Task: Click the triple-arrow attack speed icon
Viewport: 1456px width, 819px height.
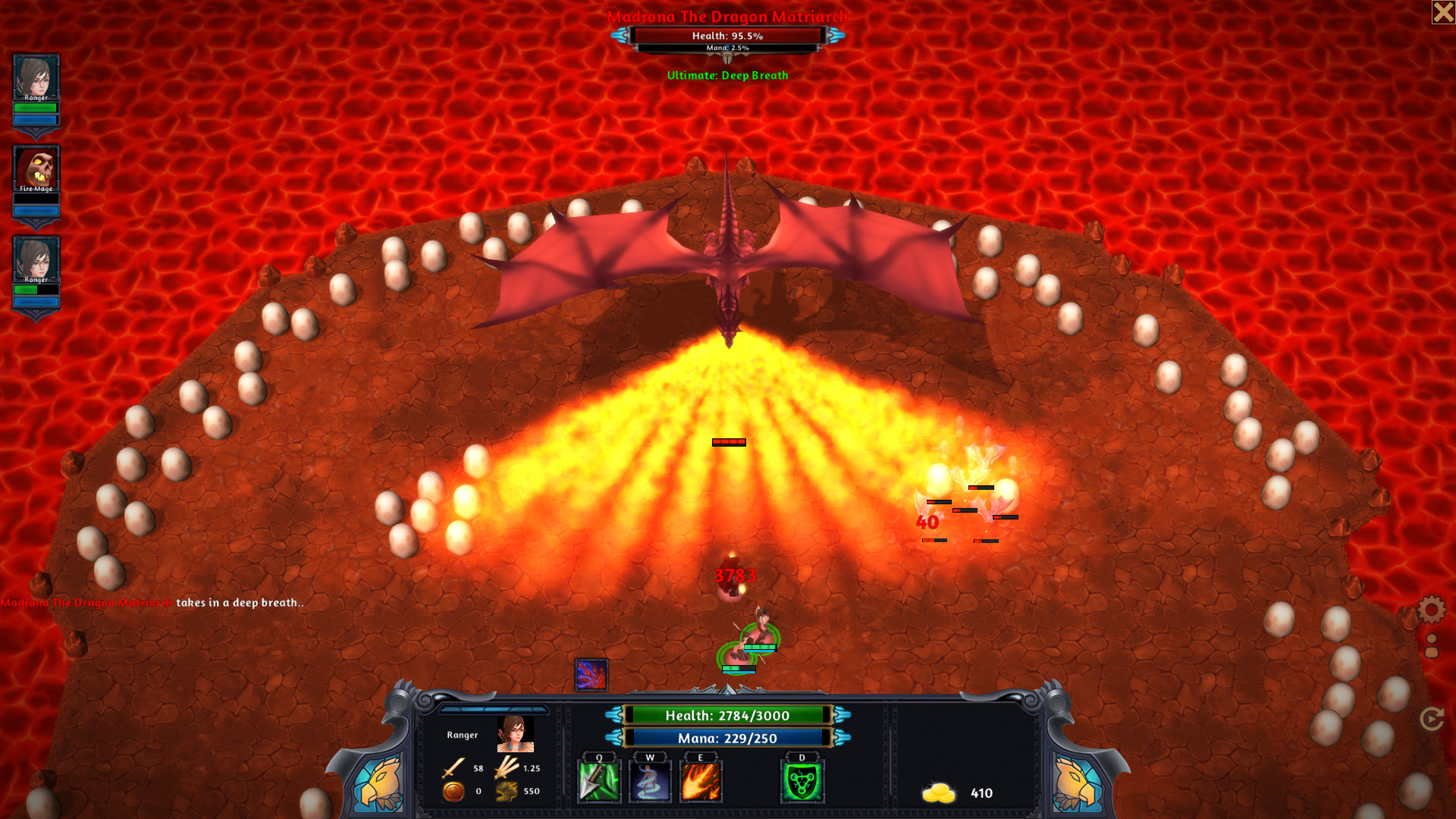Action: click(504, 768)
